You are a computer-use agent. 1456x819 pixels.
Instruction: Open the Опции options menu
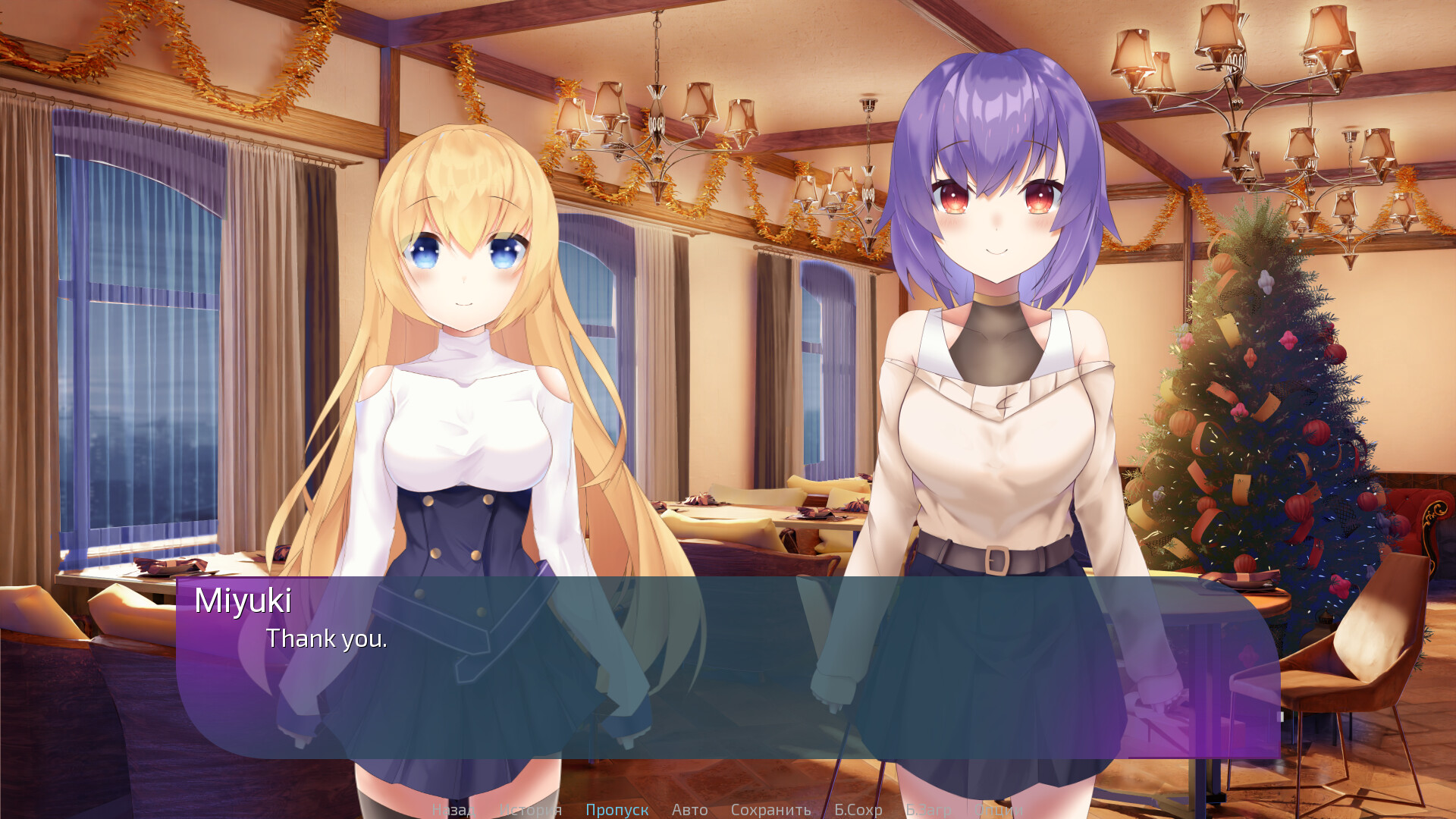999,809
